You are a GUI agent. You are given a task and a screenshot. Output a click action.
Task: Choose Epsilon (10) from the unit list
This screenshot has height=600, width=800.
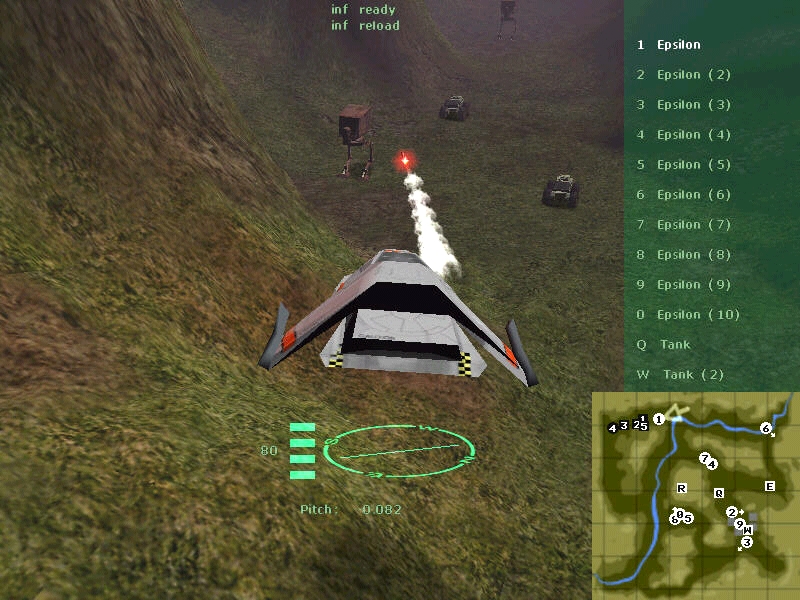(x=697, y=315)
